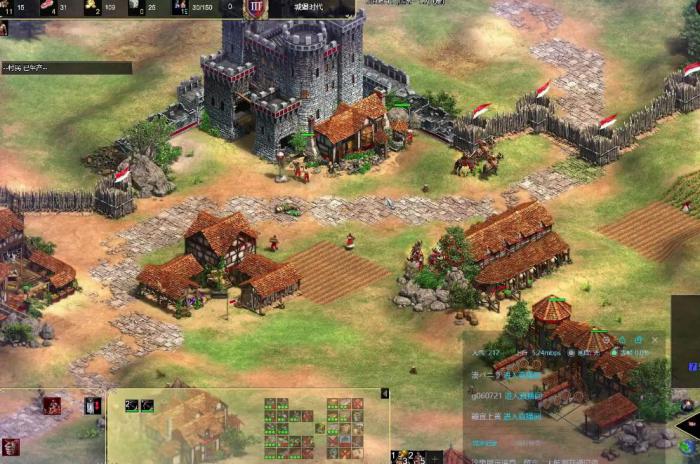Click the wood resource icon
The image size is (700, 464).
click(4, 7)
